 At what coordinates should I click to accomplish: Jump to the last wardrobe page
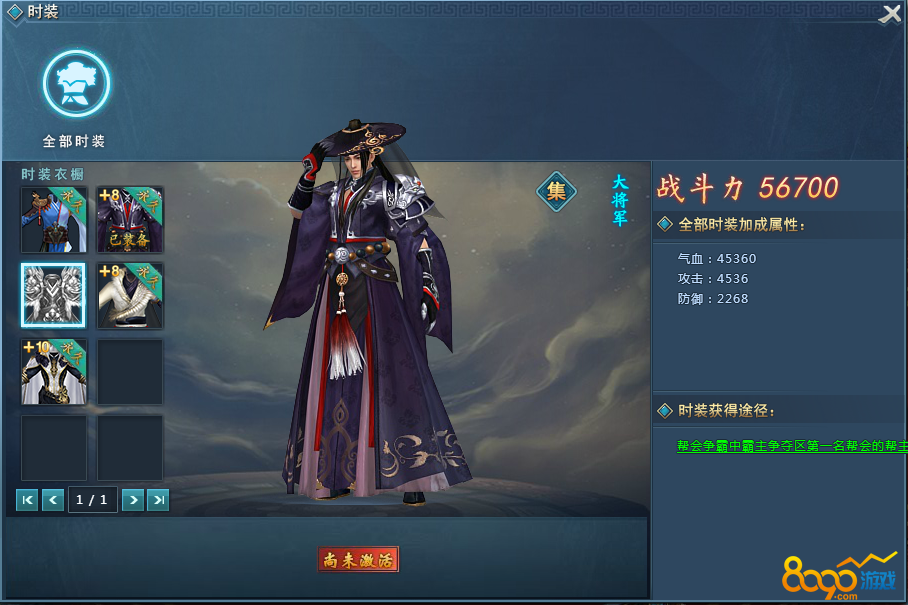pyautogui.click(x=158, y=500)
